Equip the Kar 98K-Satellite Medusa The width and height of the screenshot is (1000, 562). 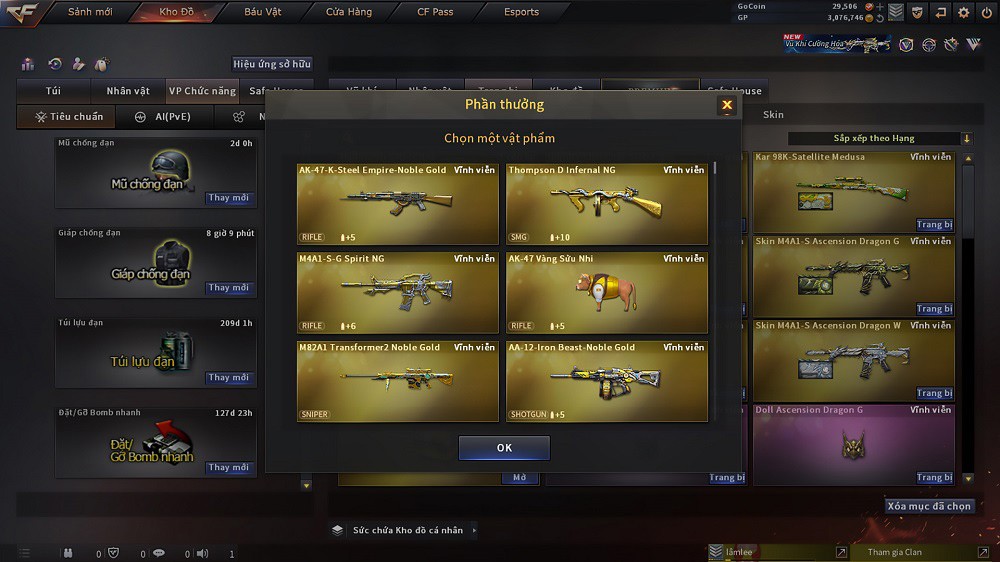[934, 225]
